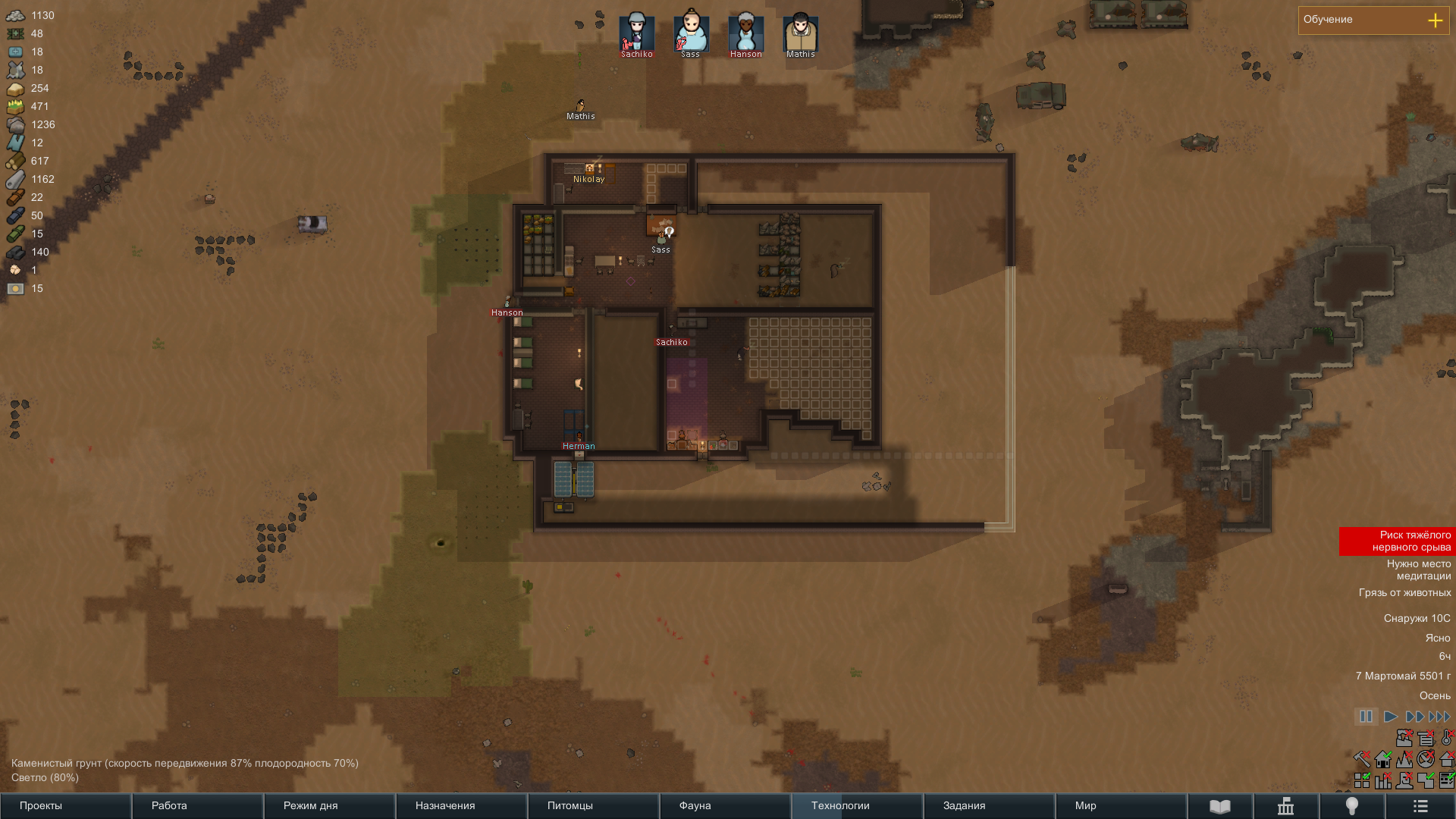
Task: Select colonist Sass's portrait
Action: click(x=691, y=33)
